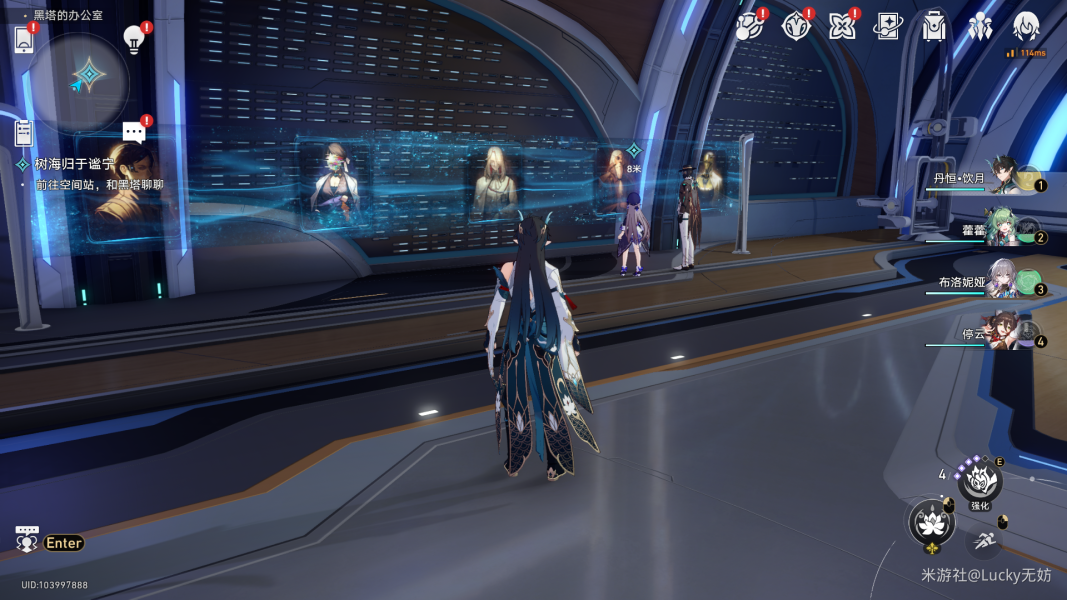Image resolution: width=1067 pixels, height=600 pixels.
Task: Open the round emblem icon with red alert
Action: (795, 27)
